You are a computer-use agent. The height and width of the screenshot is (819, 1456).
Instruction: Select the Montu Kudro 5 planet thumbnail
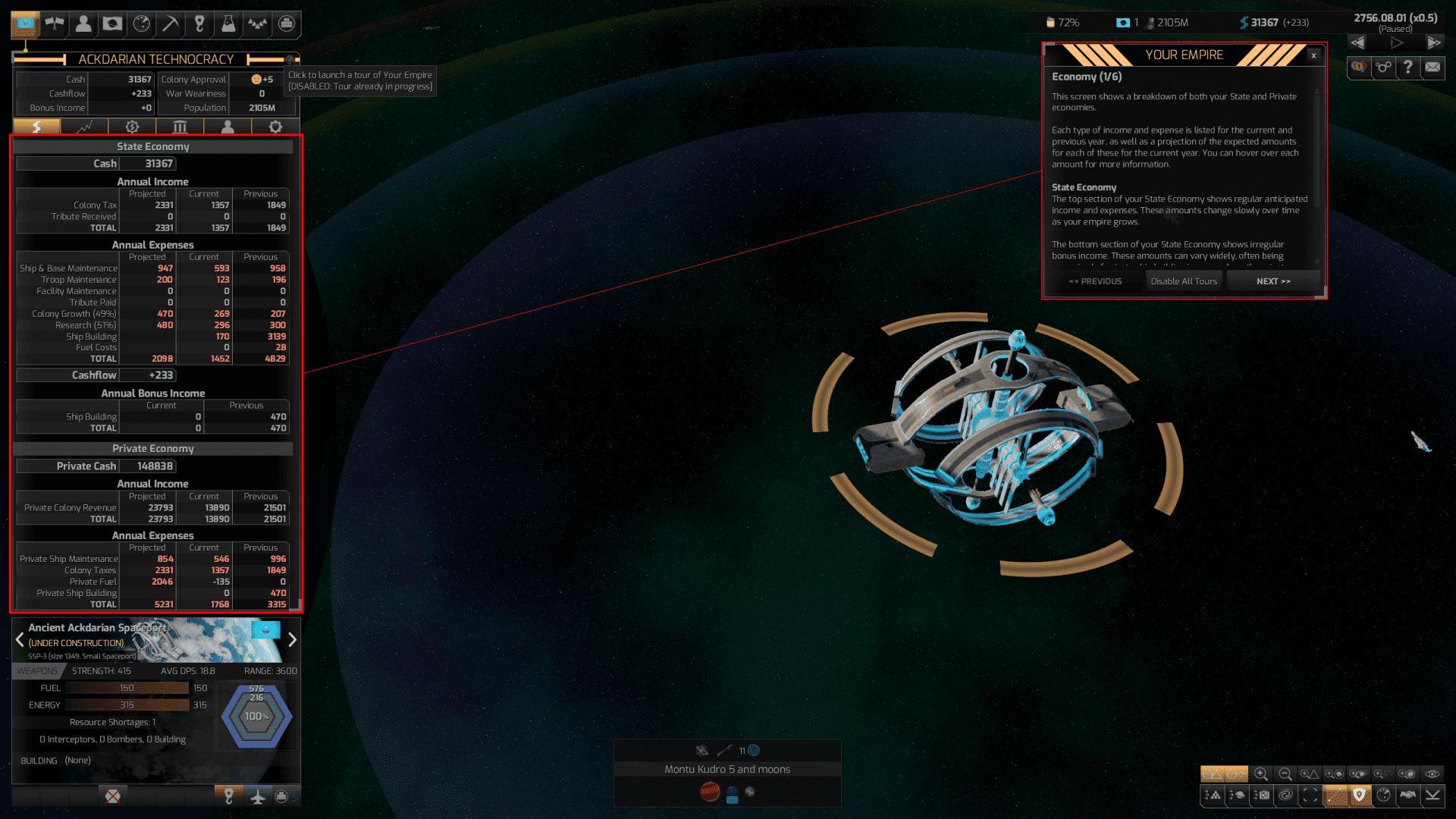(x=709, y=791)
